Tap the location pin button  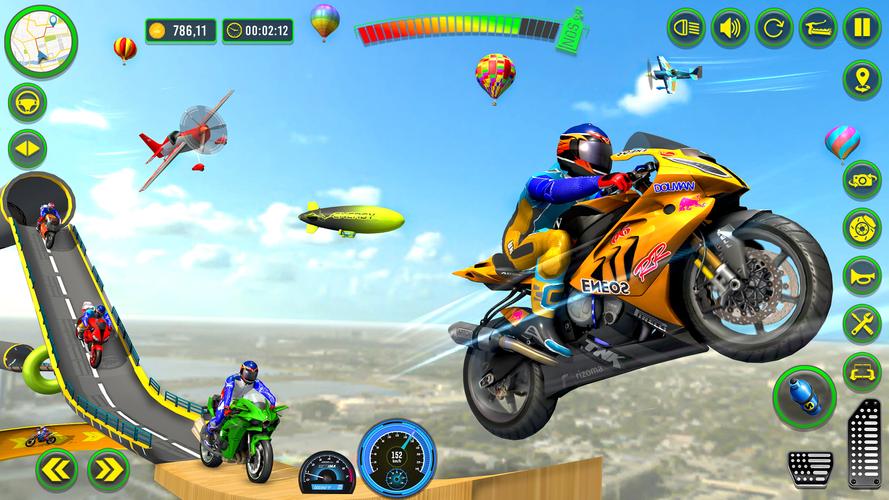[862, 79]
